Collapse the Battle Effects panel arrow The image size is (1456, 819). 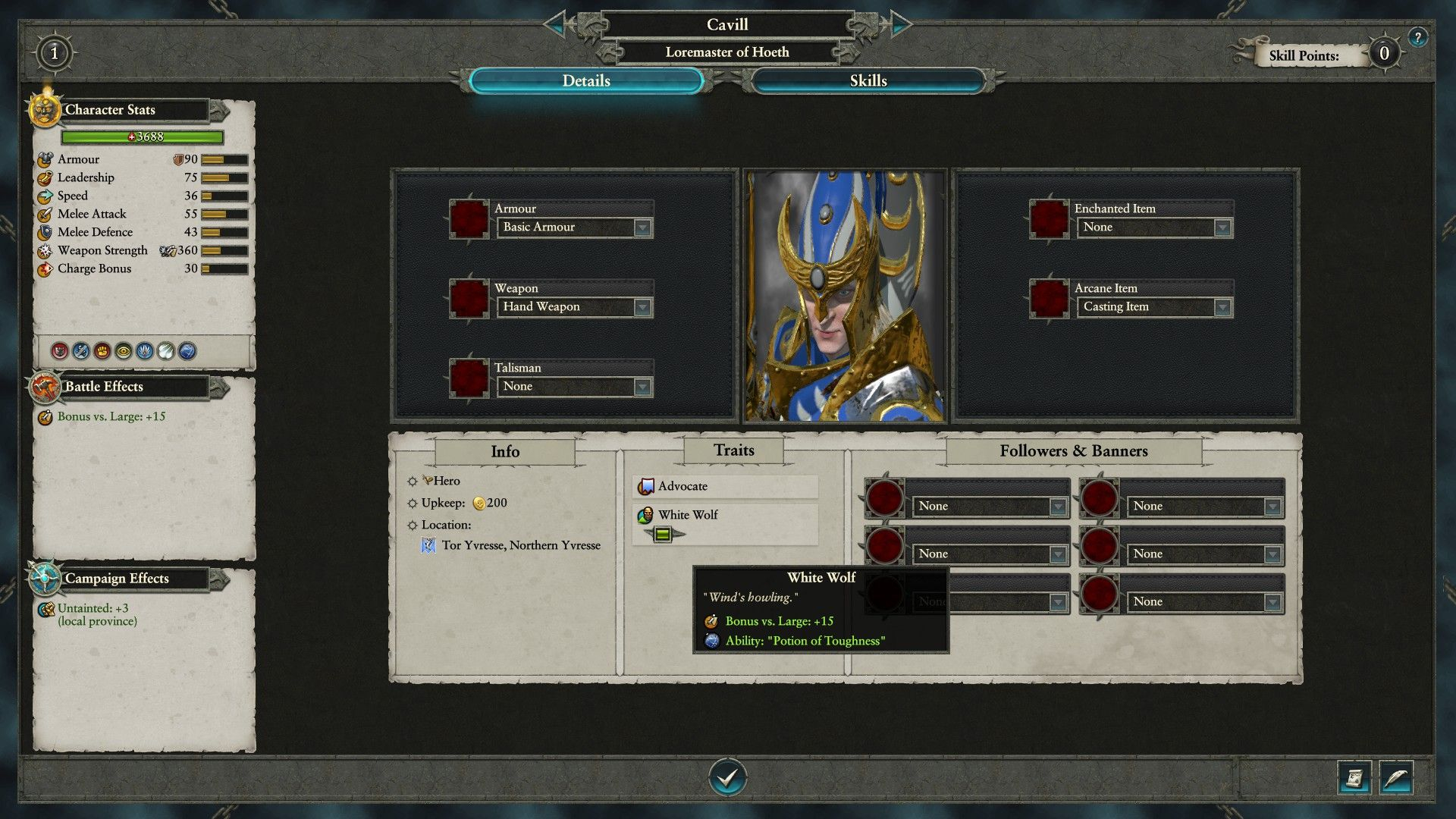click(220, 388)
